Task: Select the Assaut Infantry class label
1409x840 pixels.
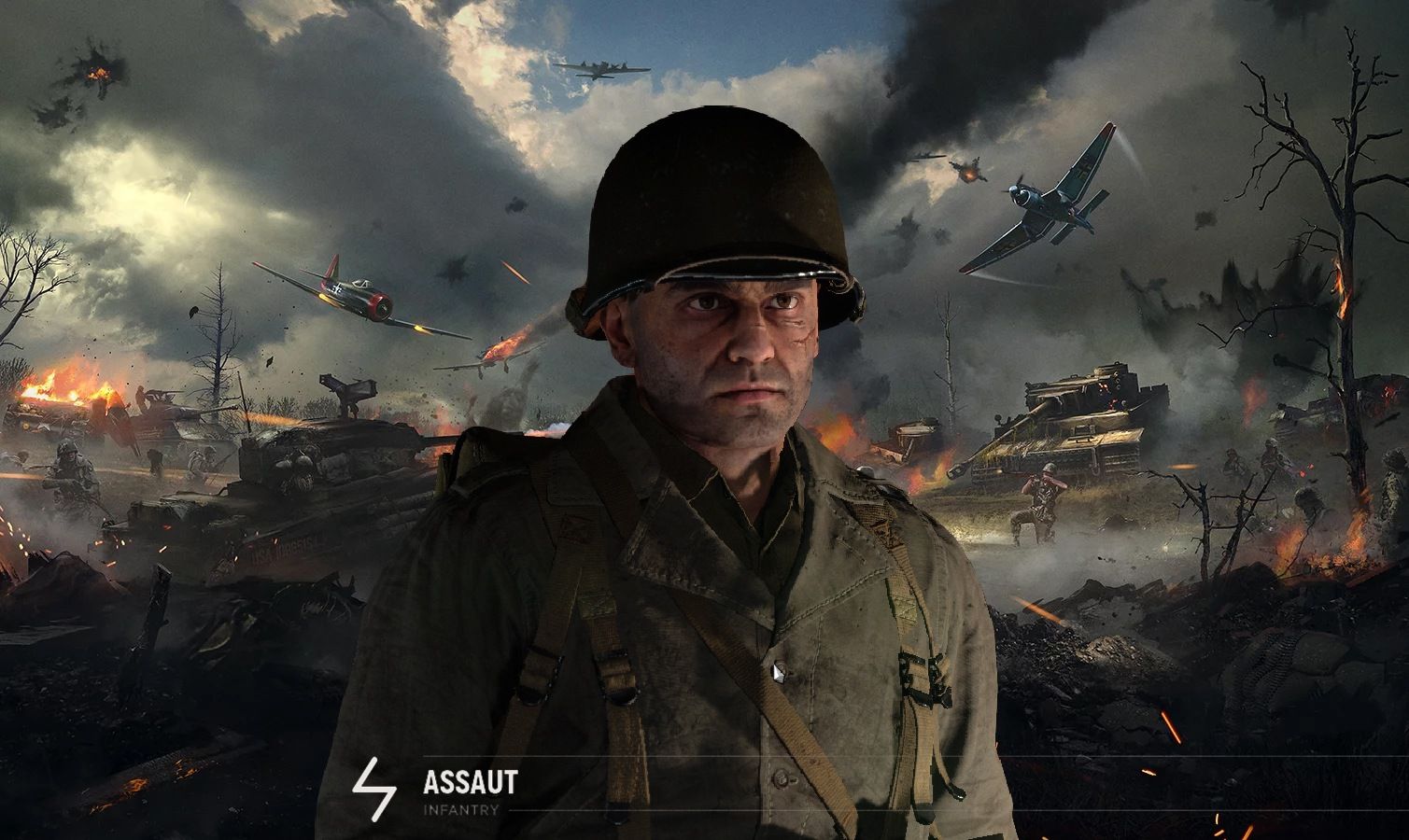Action: tap(469, 791)
